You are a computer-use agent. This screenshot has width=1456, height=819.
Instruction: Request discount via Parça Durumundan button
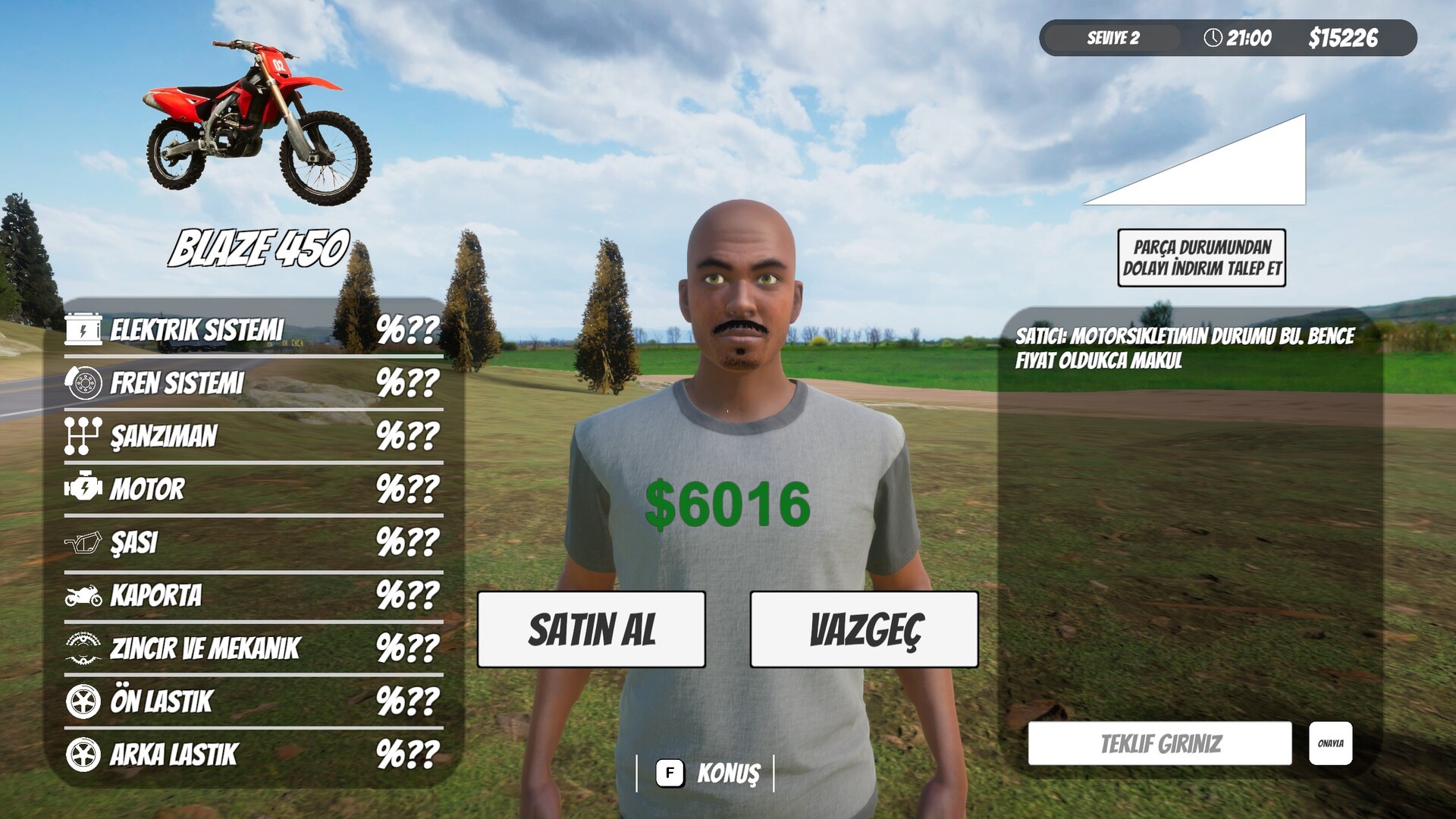point(1201,258)
